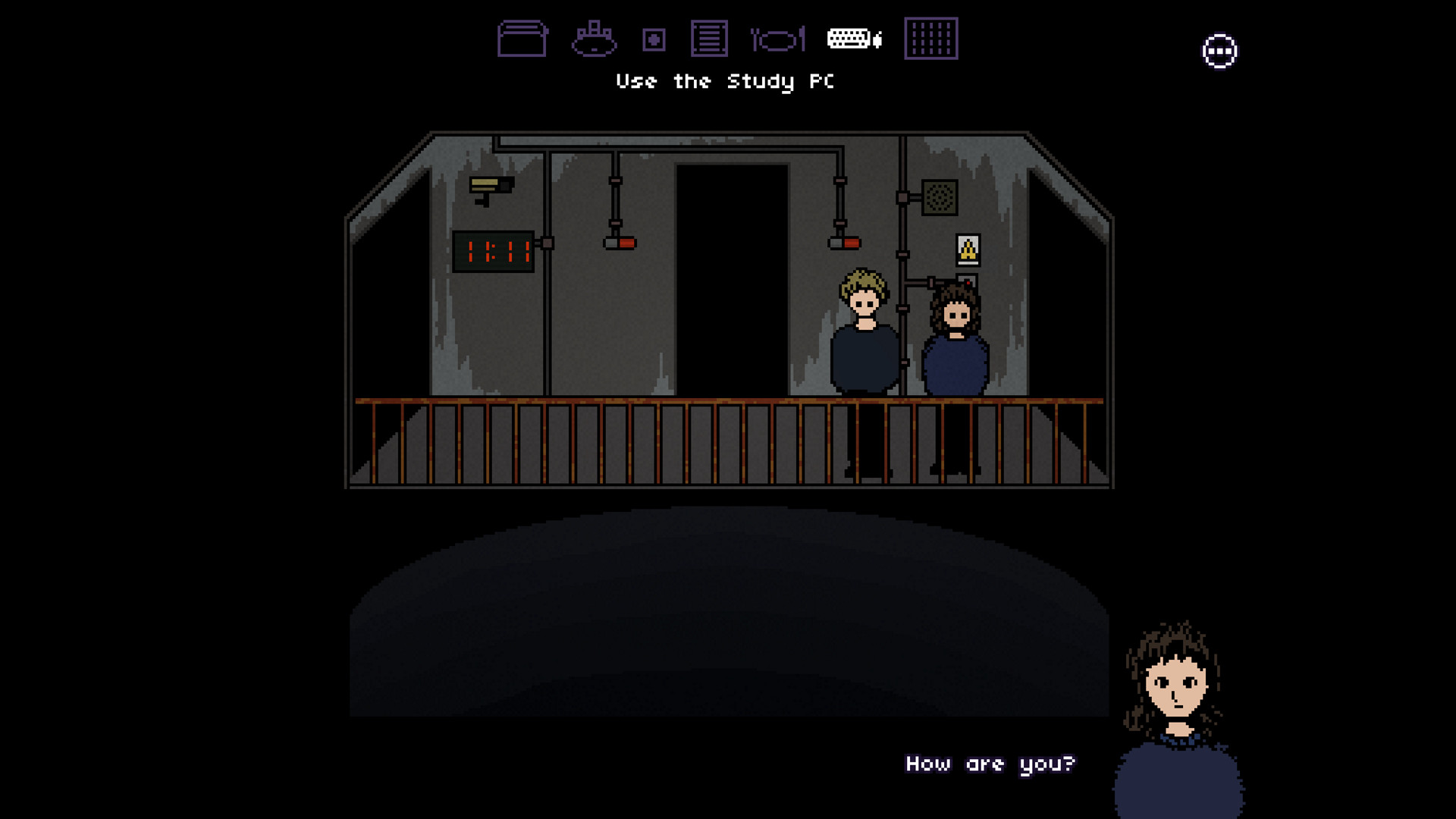Open the medicine pill icon
The width and height of the screenshot is (1456, 819).
point(652,39)
